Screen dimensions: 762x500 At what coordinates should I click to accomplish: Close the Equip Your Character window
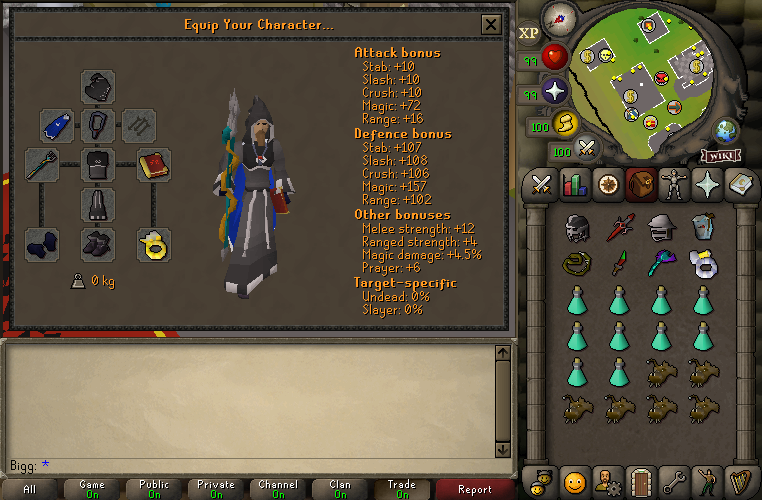click(x=491, y=25)
